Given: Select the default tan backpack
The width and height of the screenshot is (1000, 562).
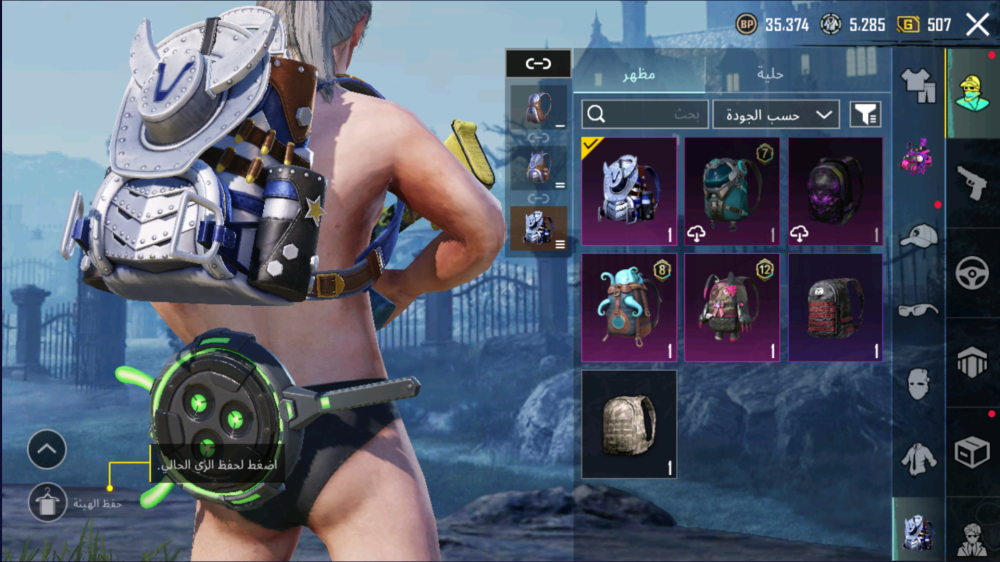Looking at the screenshot, I should 629,424.
